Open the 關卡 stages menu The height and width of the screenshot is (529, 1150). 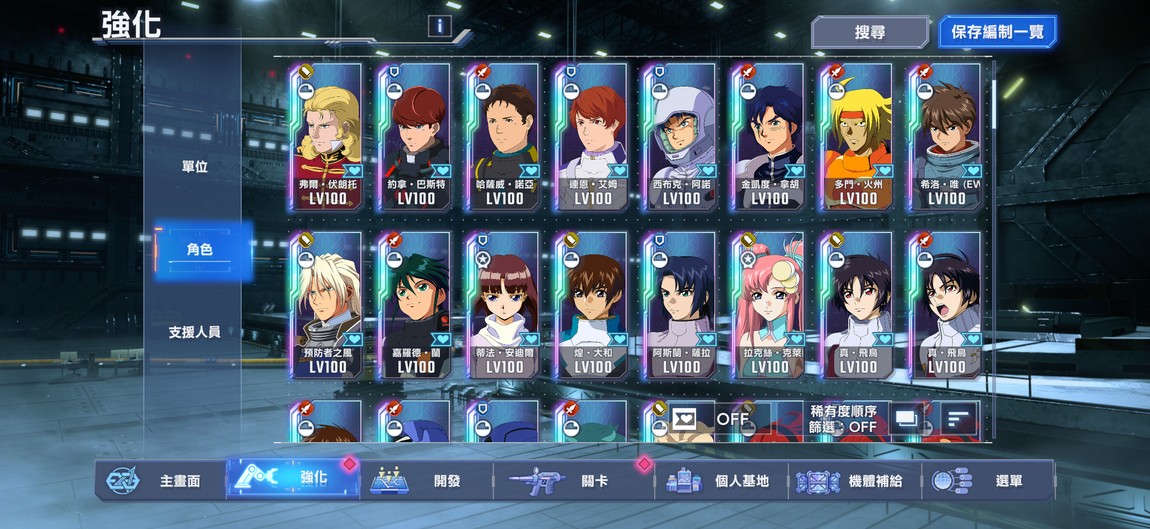pos(577,481)
